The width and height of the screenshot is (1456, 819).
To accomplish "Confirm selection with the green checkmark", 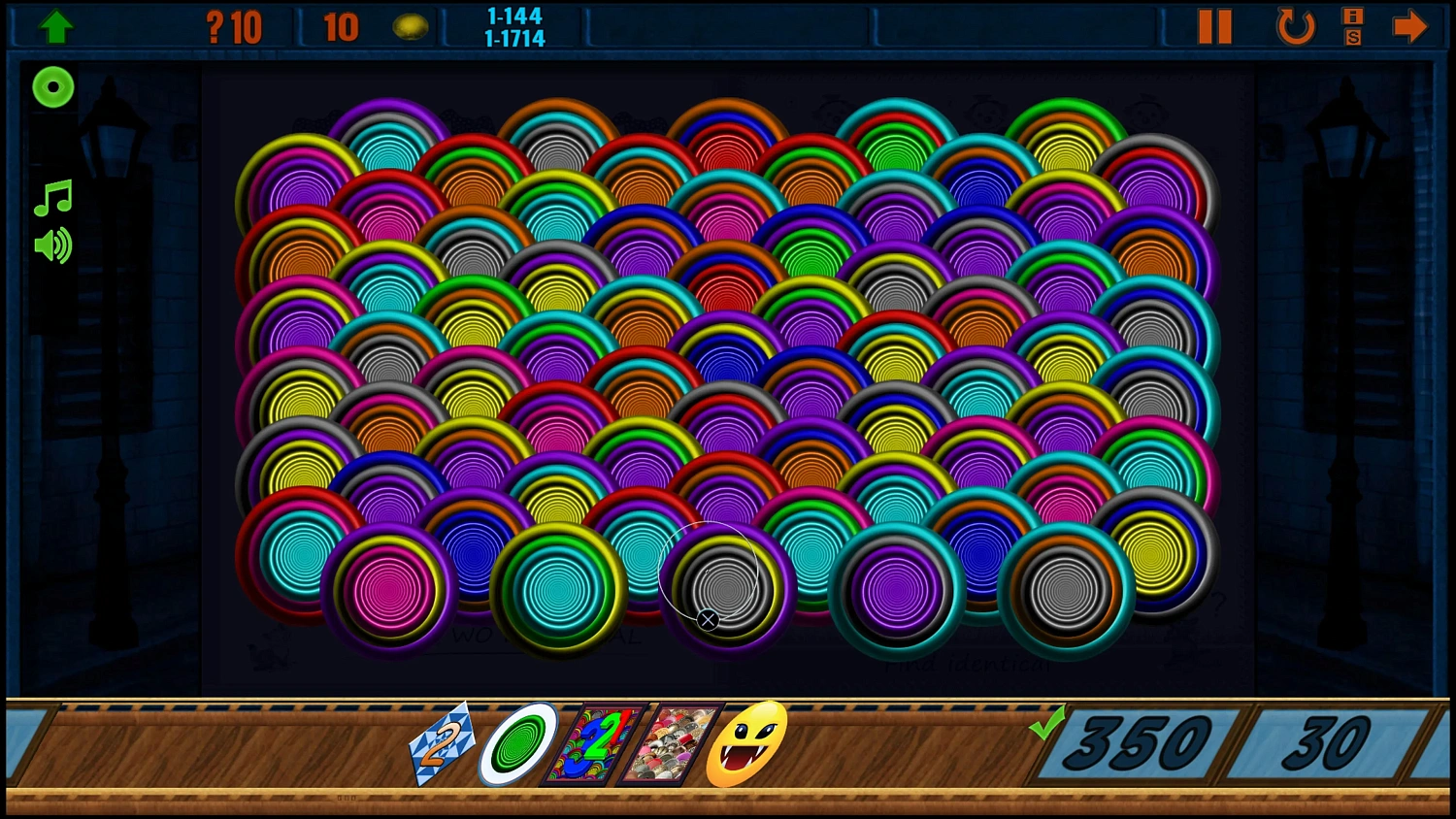I will 1047,726.
